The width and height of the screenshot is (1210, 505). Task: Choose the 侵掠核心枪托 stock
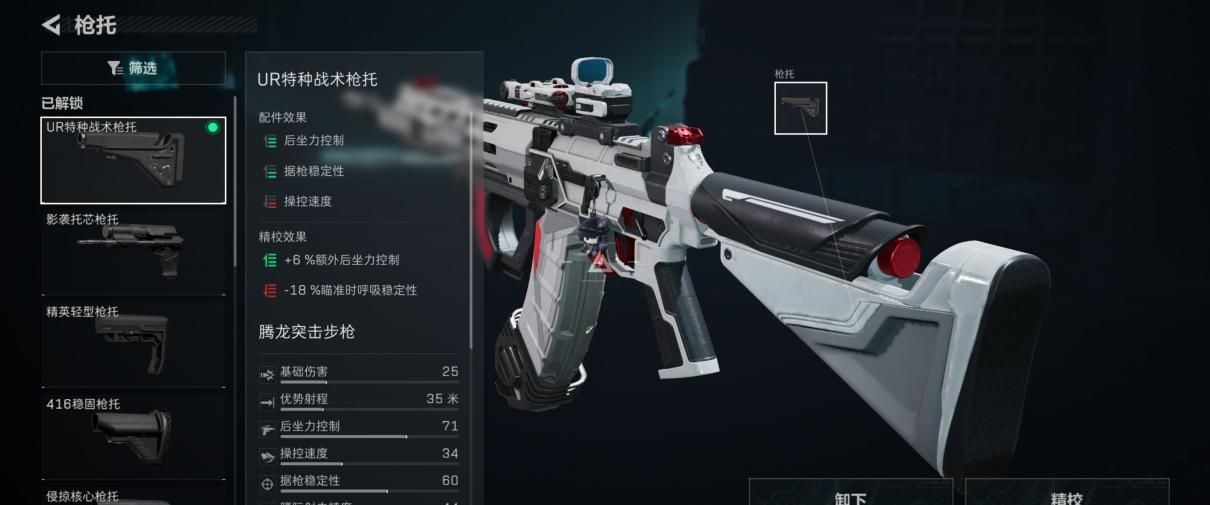pos(133,496)
